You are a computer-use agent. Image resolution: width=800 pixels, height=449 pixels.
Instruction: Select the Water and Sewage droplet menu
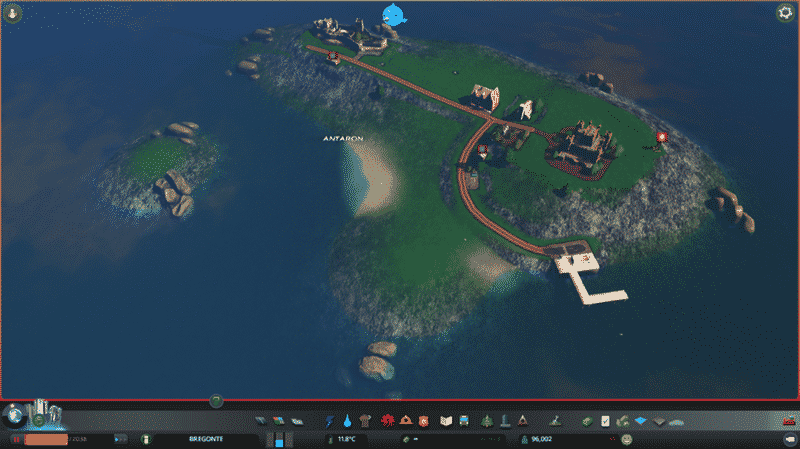pos(346,421)
